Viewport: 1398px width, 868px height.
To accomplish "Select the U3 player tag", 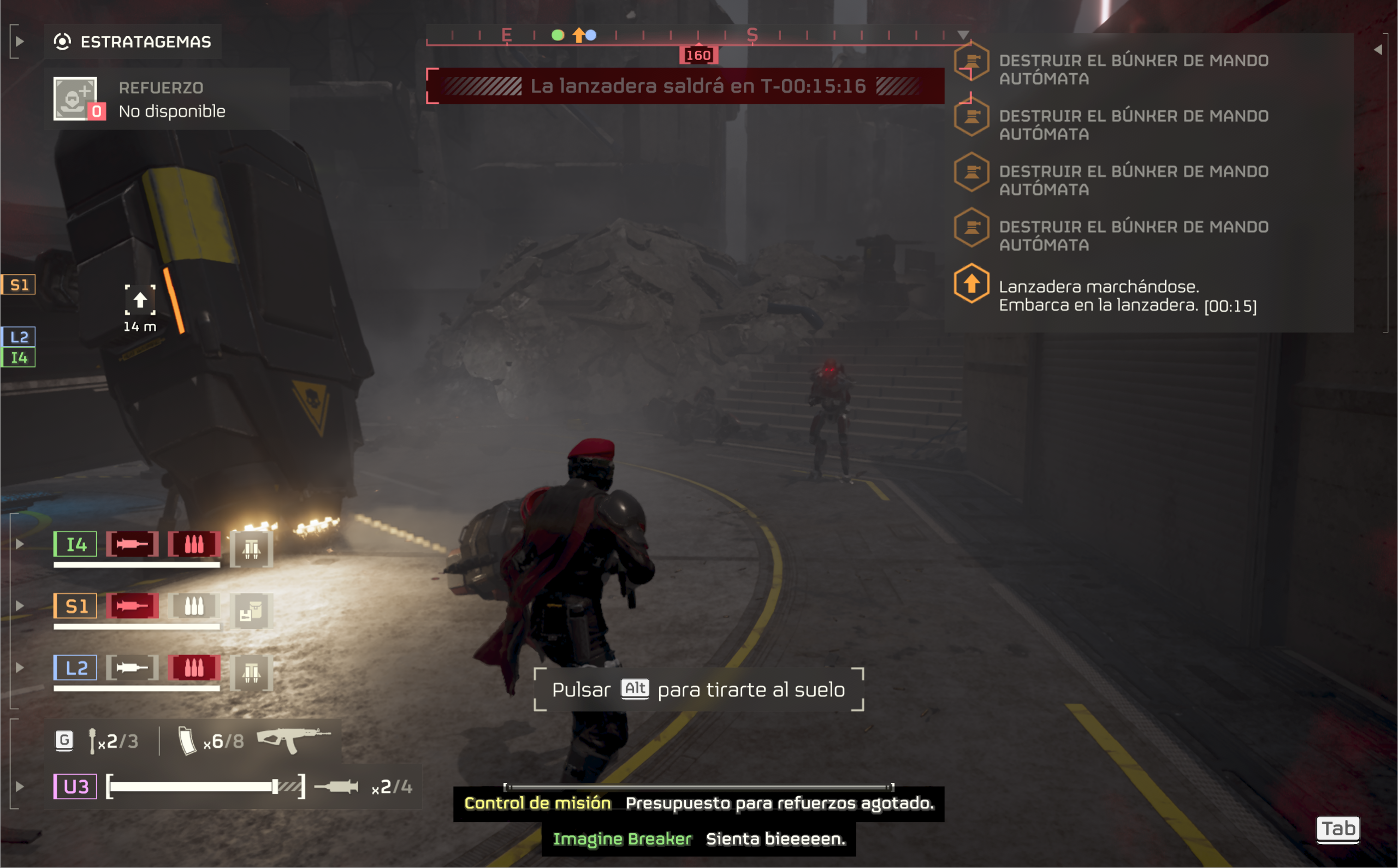I will click(x=75, y=787).
